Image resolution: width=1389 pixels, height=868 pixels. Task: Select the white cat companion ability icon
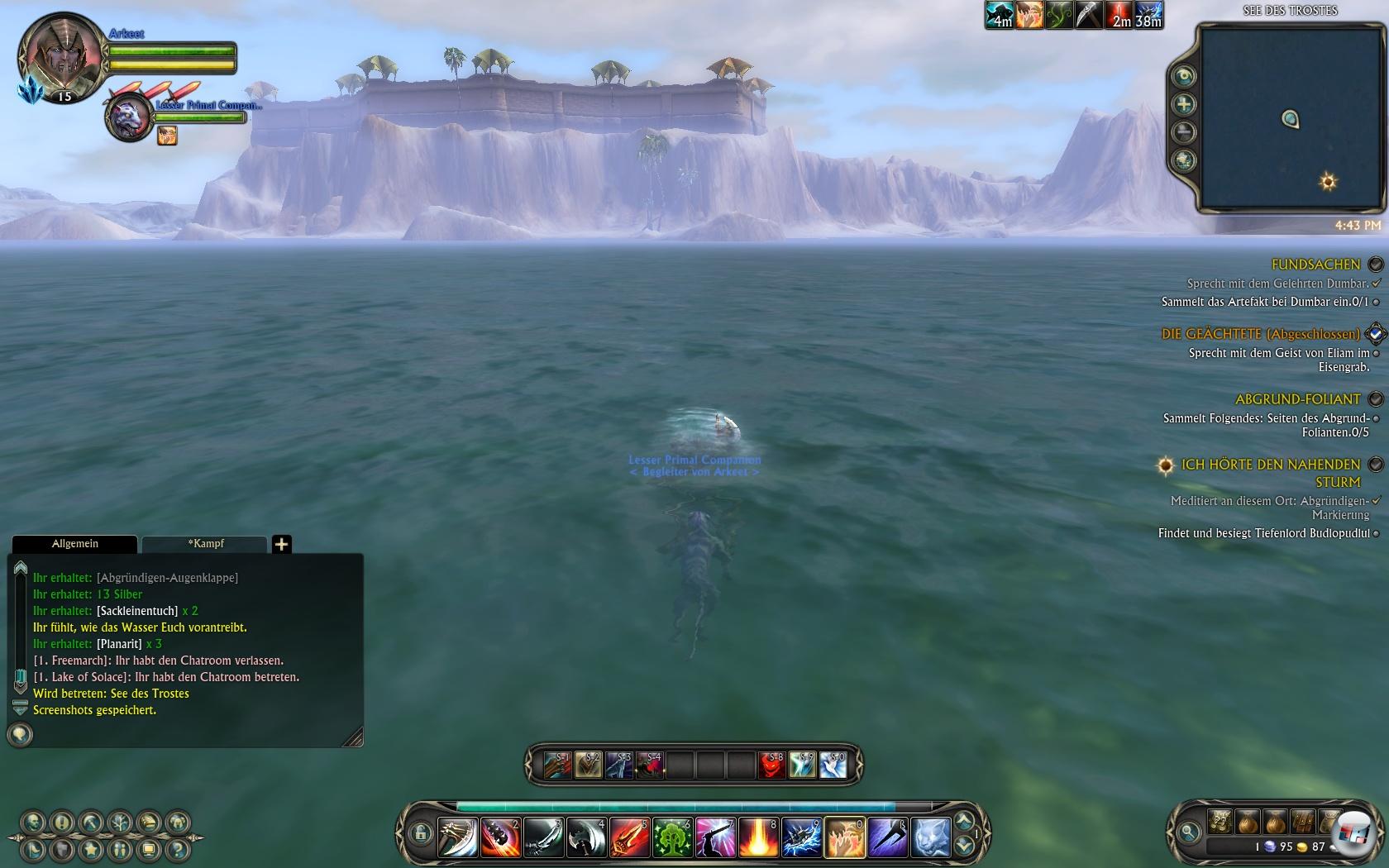930,837
